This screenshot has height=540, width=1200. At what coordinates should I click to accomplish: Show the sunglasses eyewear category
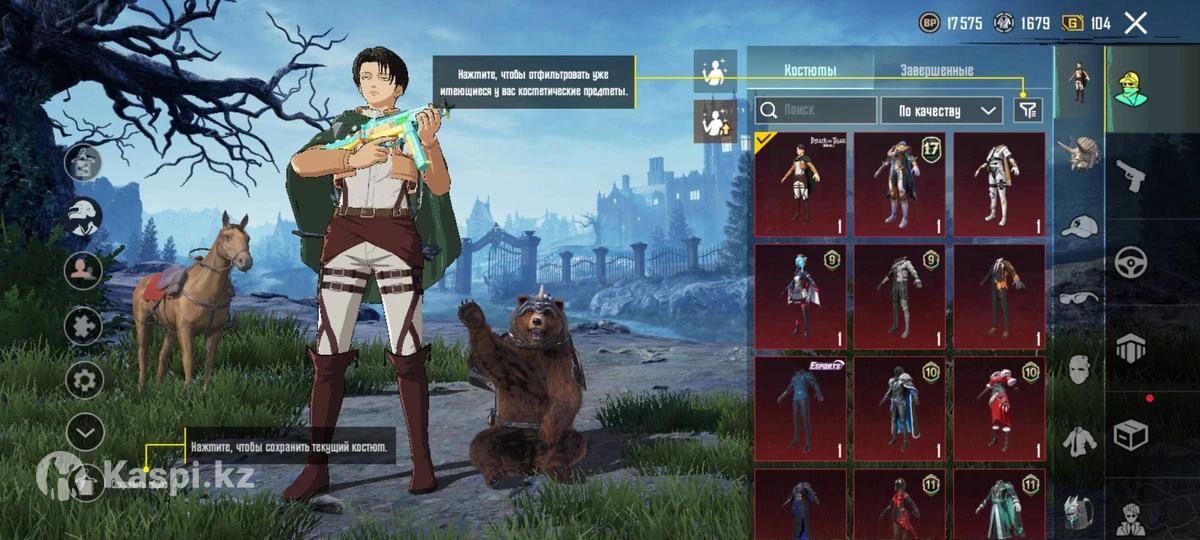[1079, 297]
